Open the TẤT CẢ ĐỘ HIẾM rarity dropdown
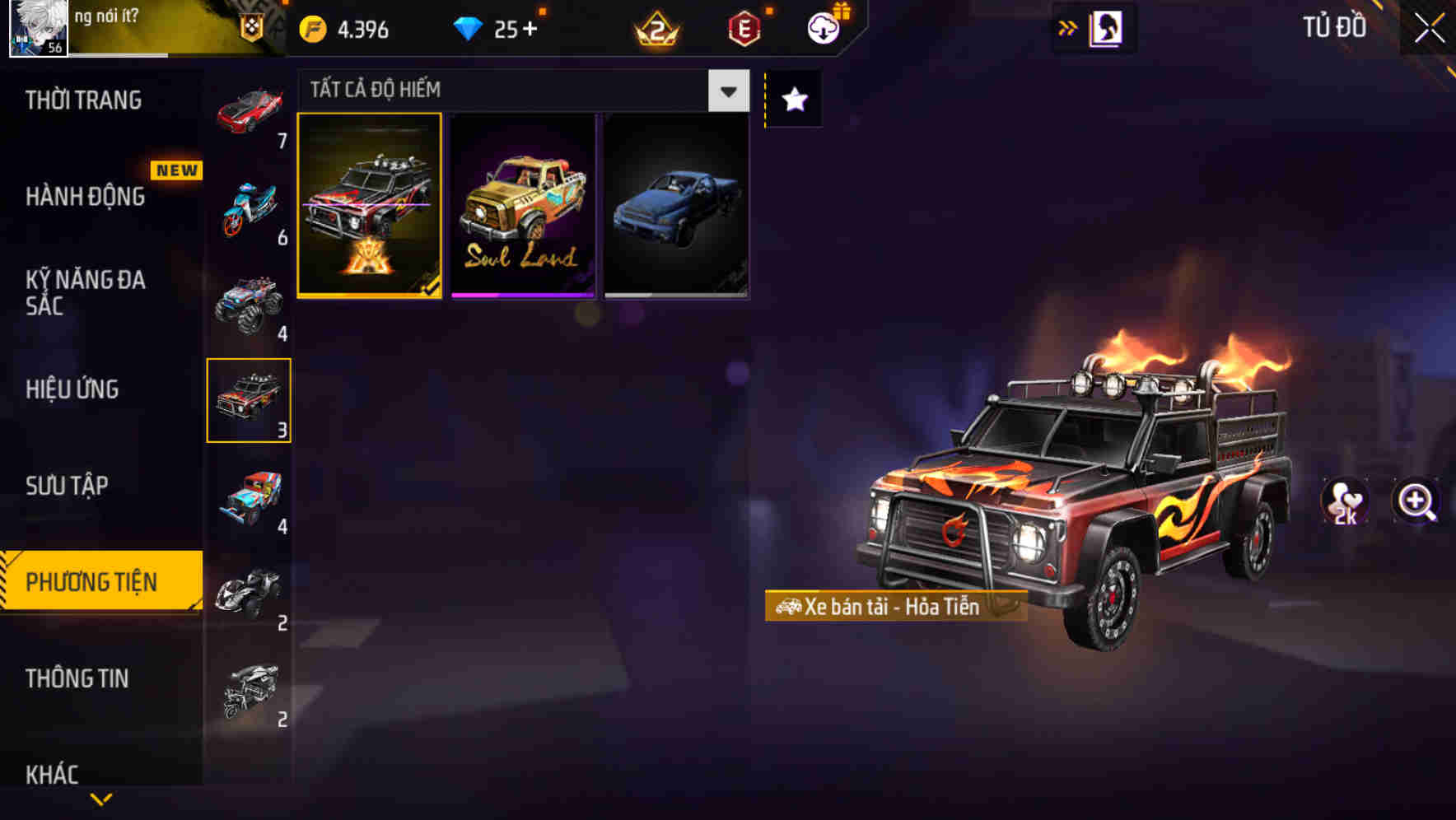This screenshot has width=1456, height=820. (x=726, y=91)
